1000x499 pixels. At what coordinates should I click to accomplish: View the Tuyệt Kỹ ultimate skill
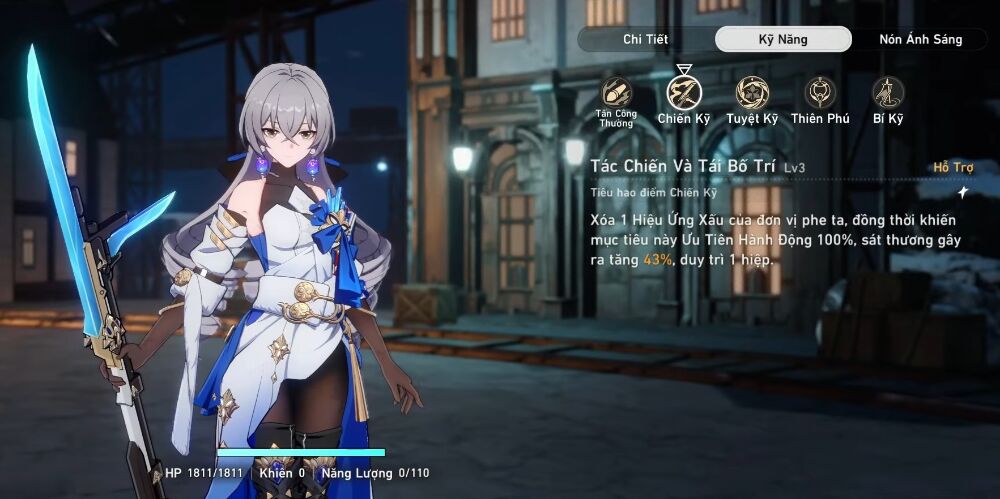point(752,93)
